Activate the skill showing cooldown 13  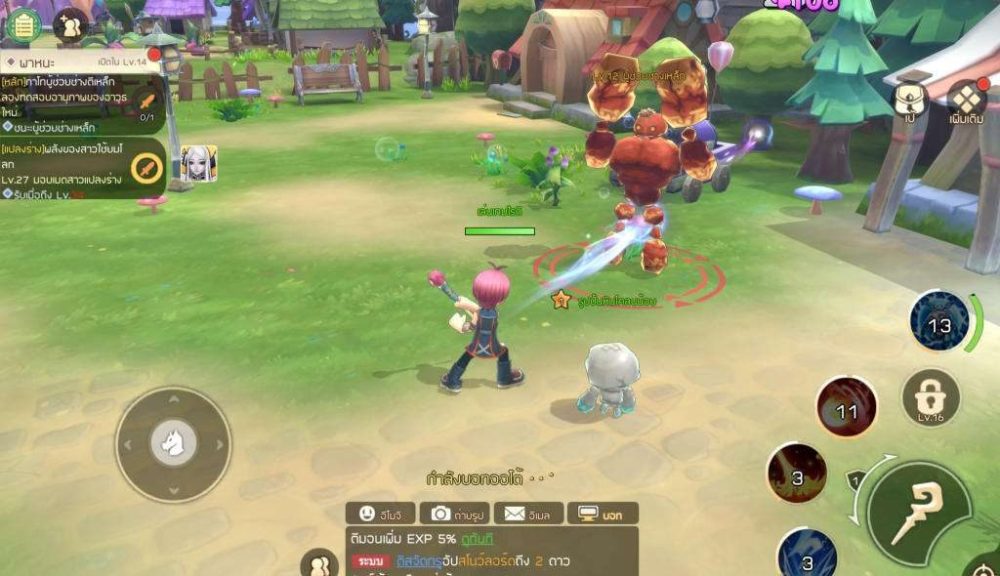pos(940,322)
